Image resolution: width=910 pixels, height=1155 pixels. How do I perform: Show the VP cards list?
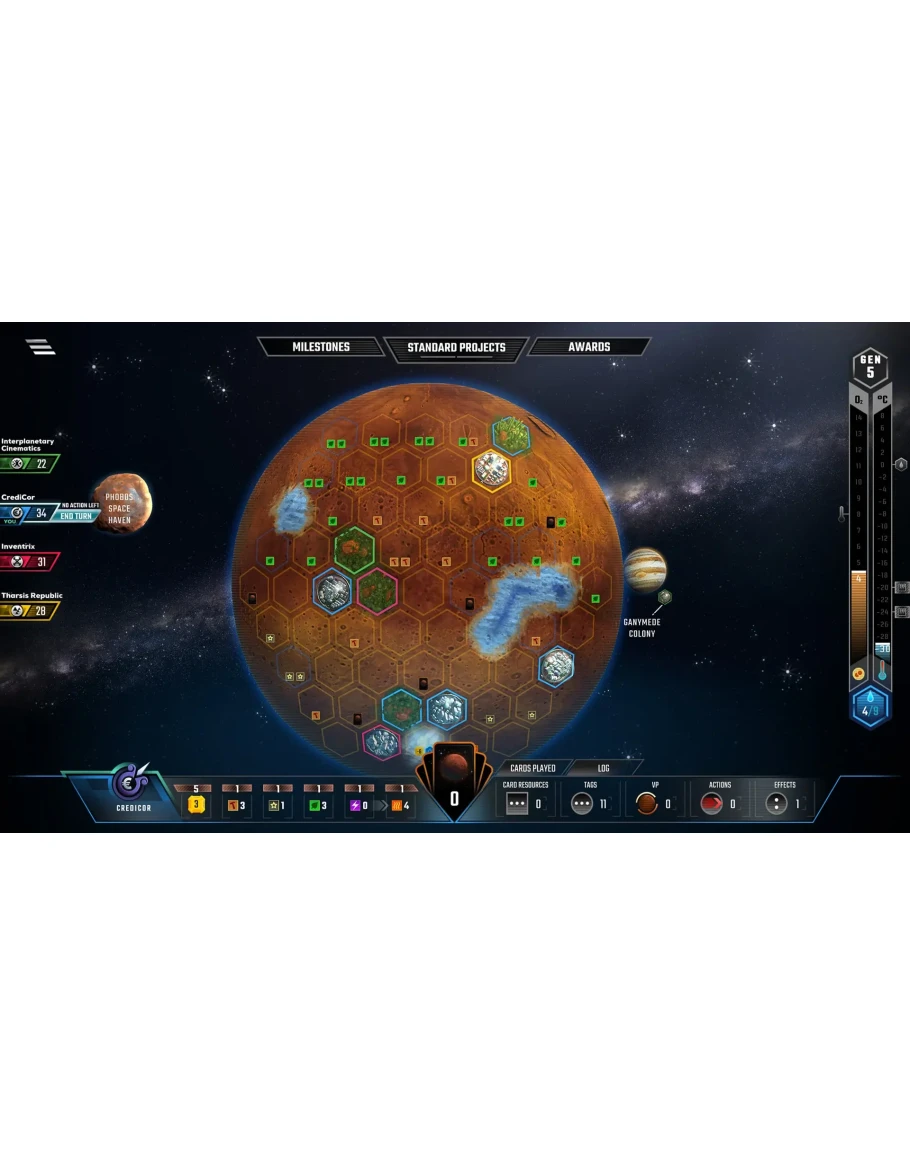pyautogui.click(x=655, y=802)
